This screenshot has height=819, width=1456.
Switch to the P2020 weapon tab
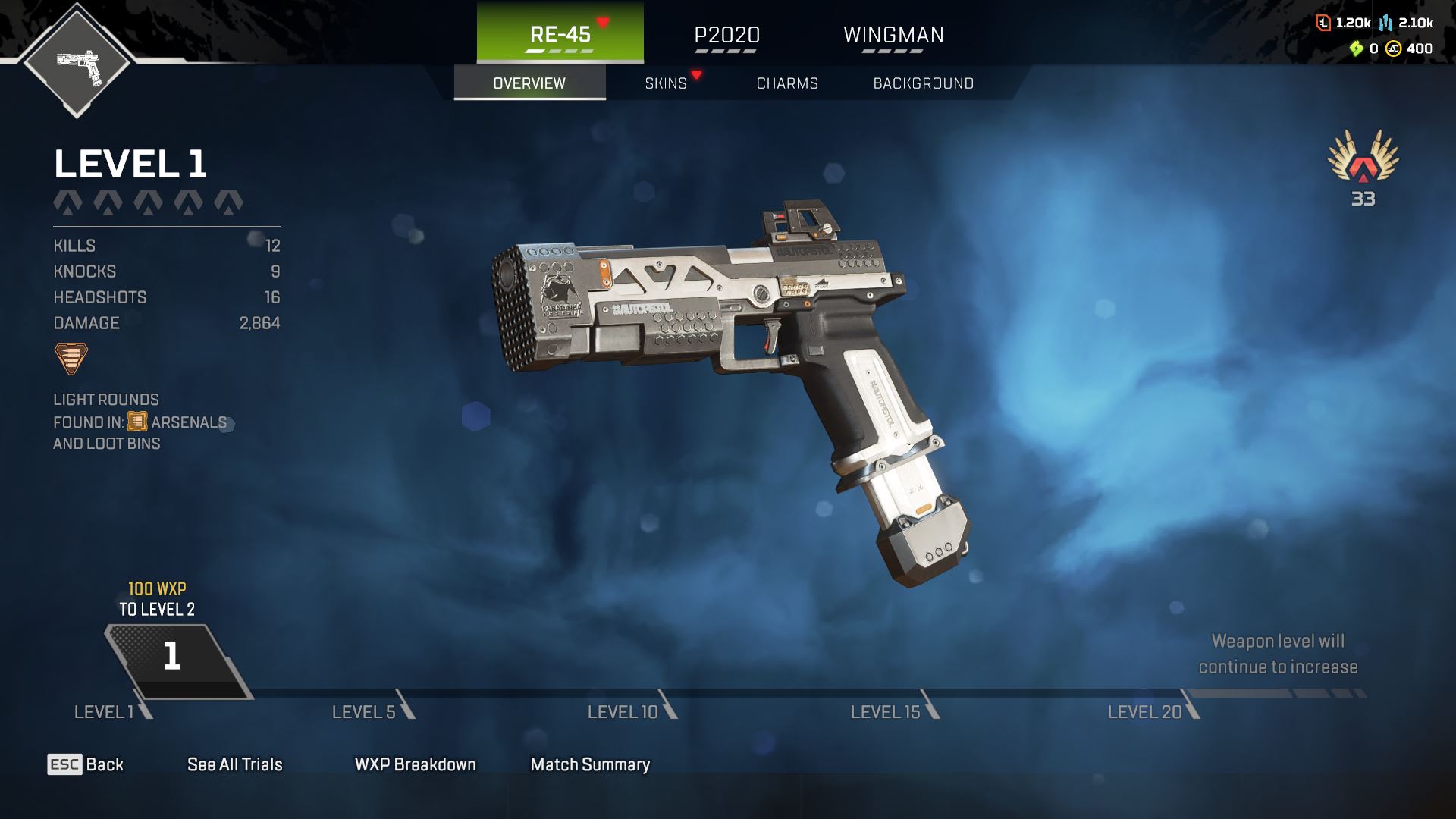(726, 36)
